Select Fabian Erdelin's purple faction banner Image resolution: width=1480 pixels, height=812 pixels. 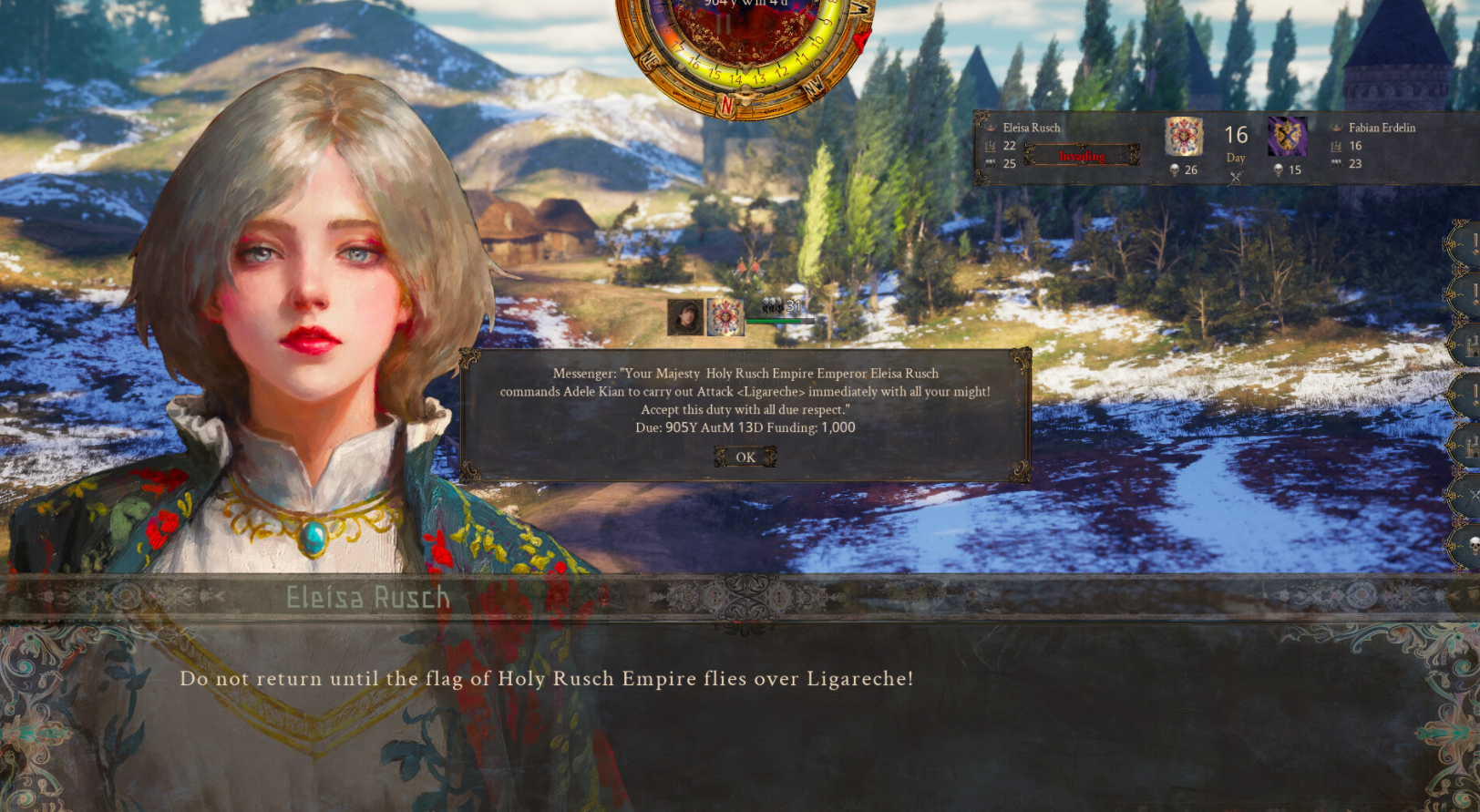1287,137
